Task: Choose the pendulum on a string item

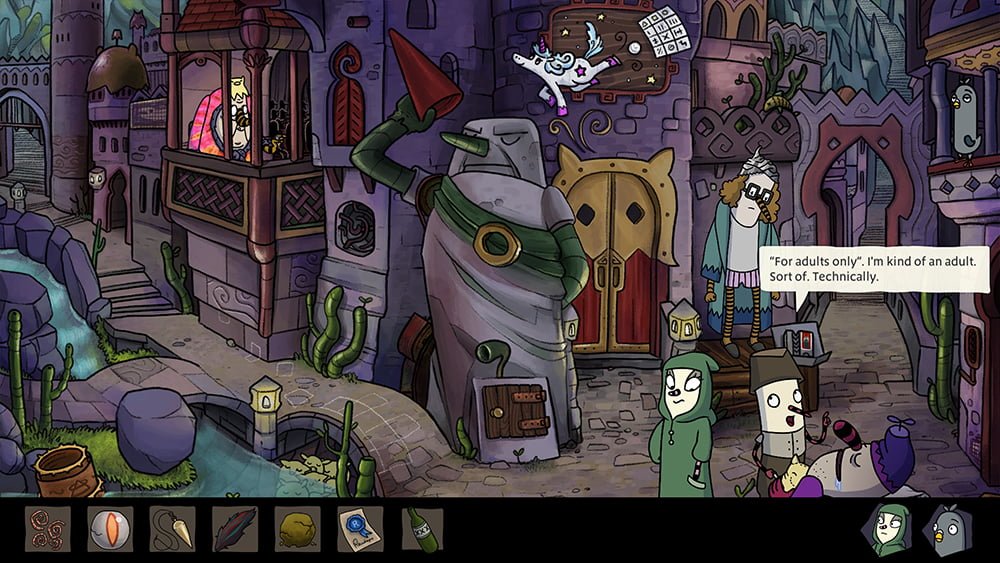Action: [171, 529]
